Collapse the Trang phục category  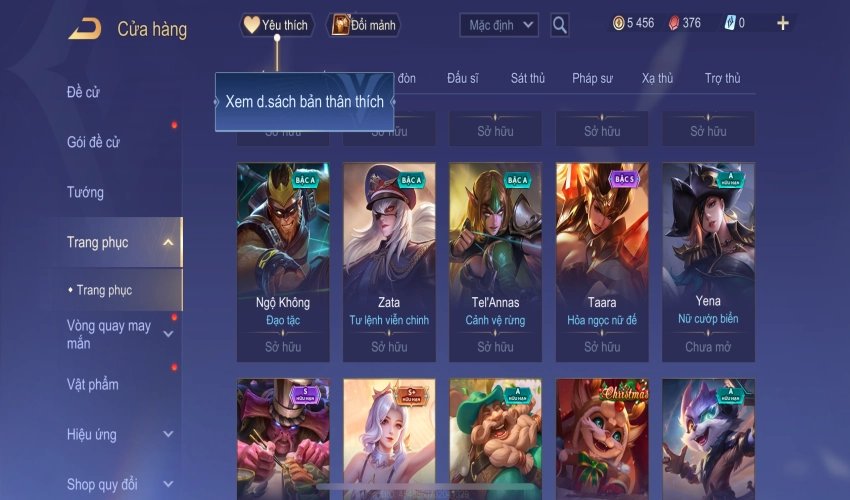168,242
